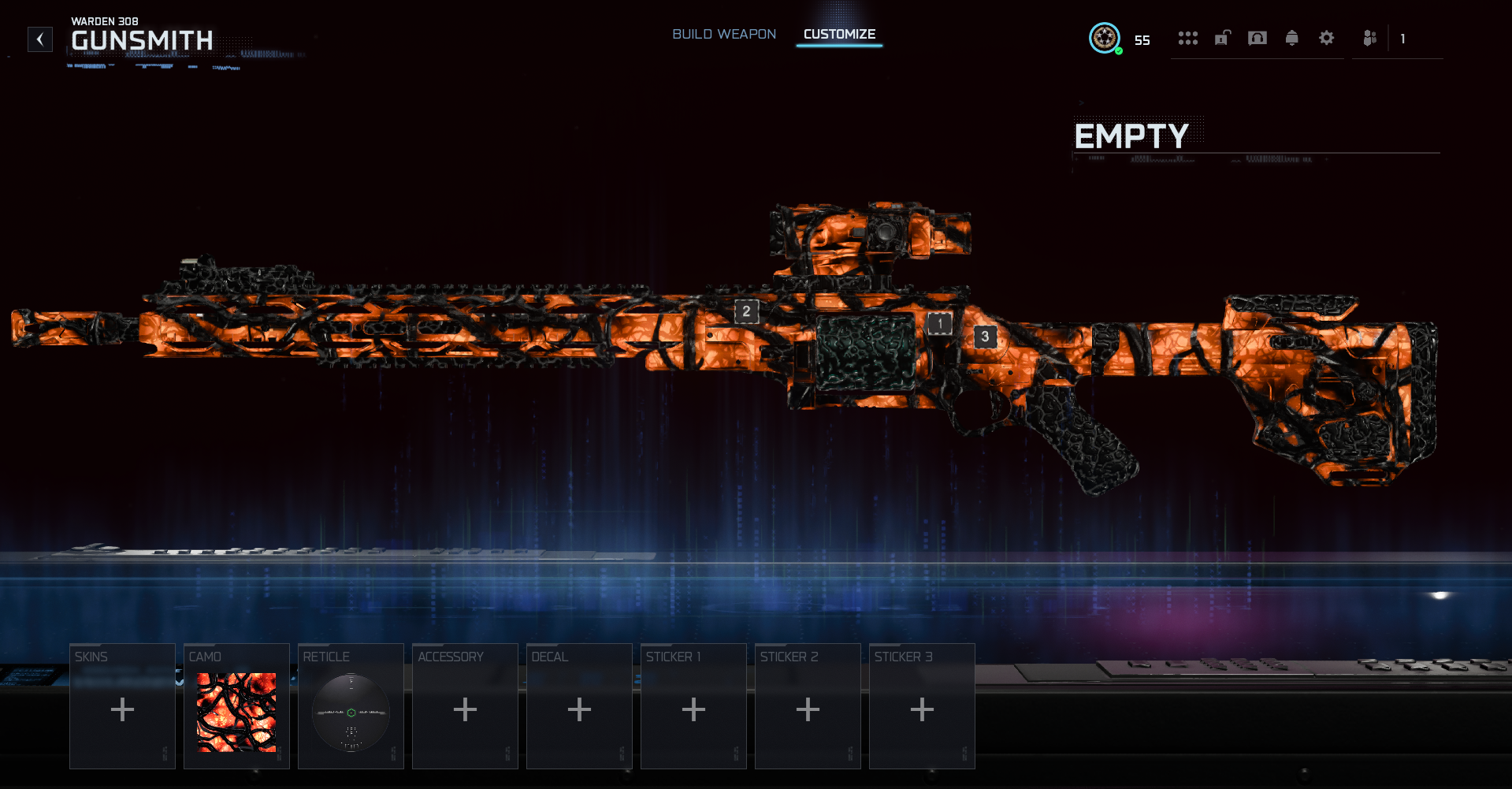Viewport: 1512px width, 789px height.
Task: Open the player profile emblem
Action: [1105, 38]
